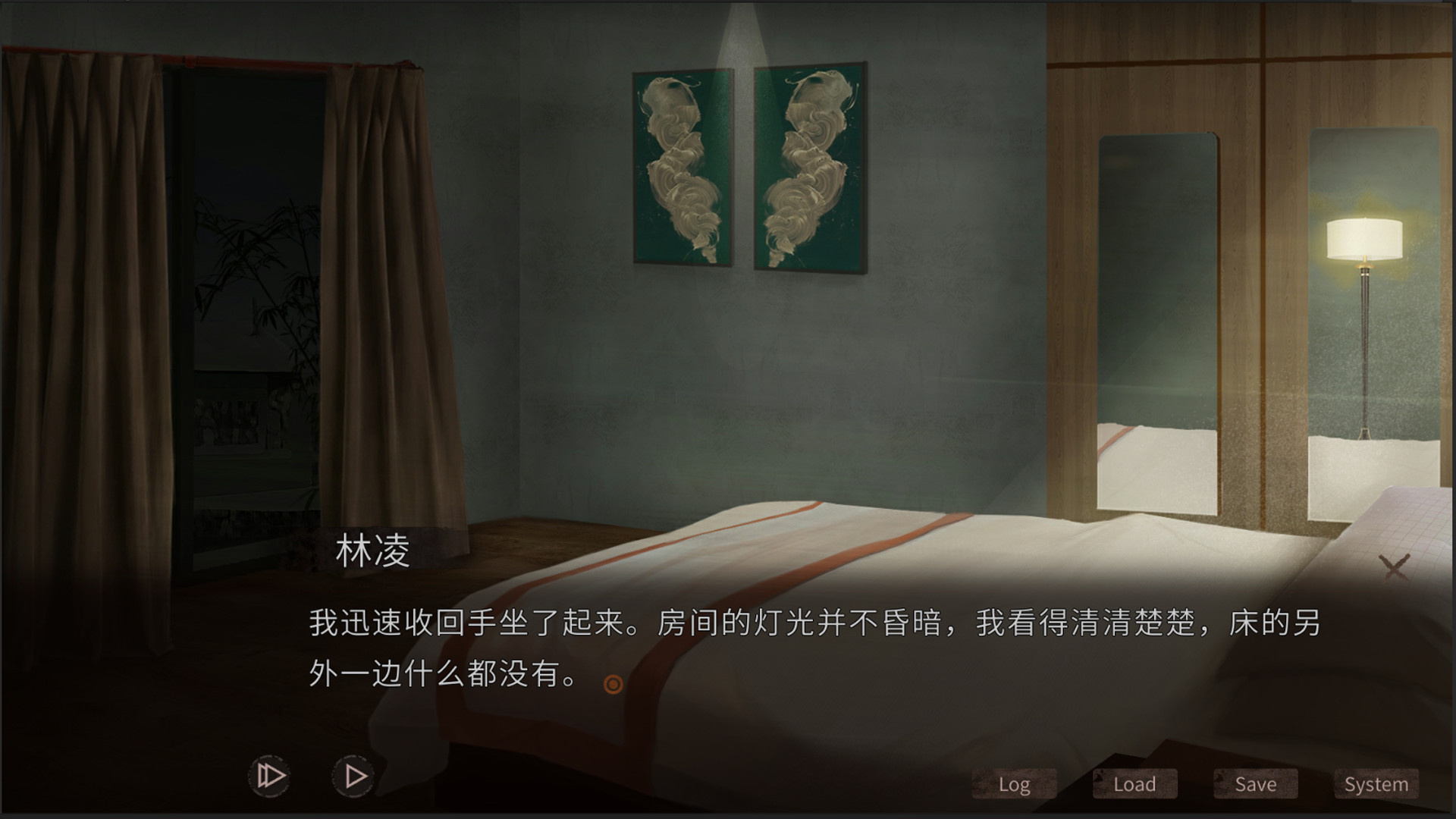Image resolution: width=1456 pixels, height=819 pixels.
Task: Start auto-play with the play triangle icon
Action: point(353,776)
